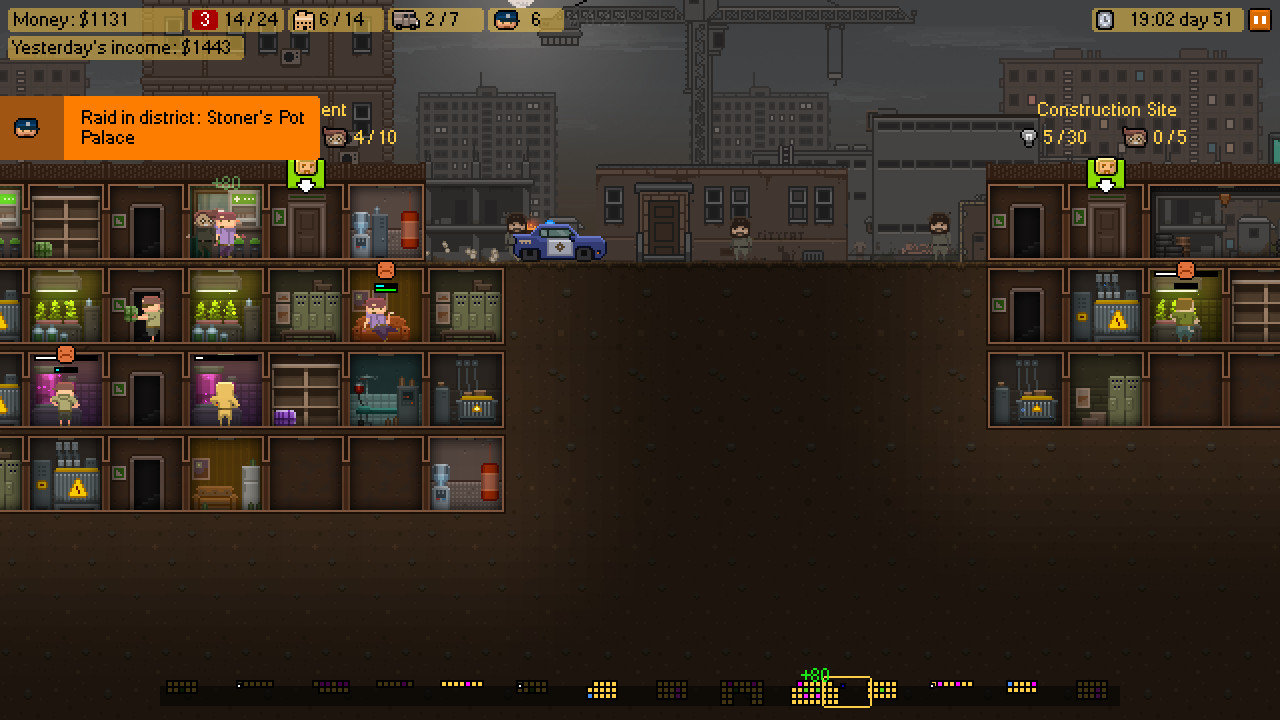Click the police car parked at street level

coord(557,240)
